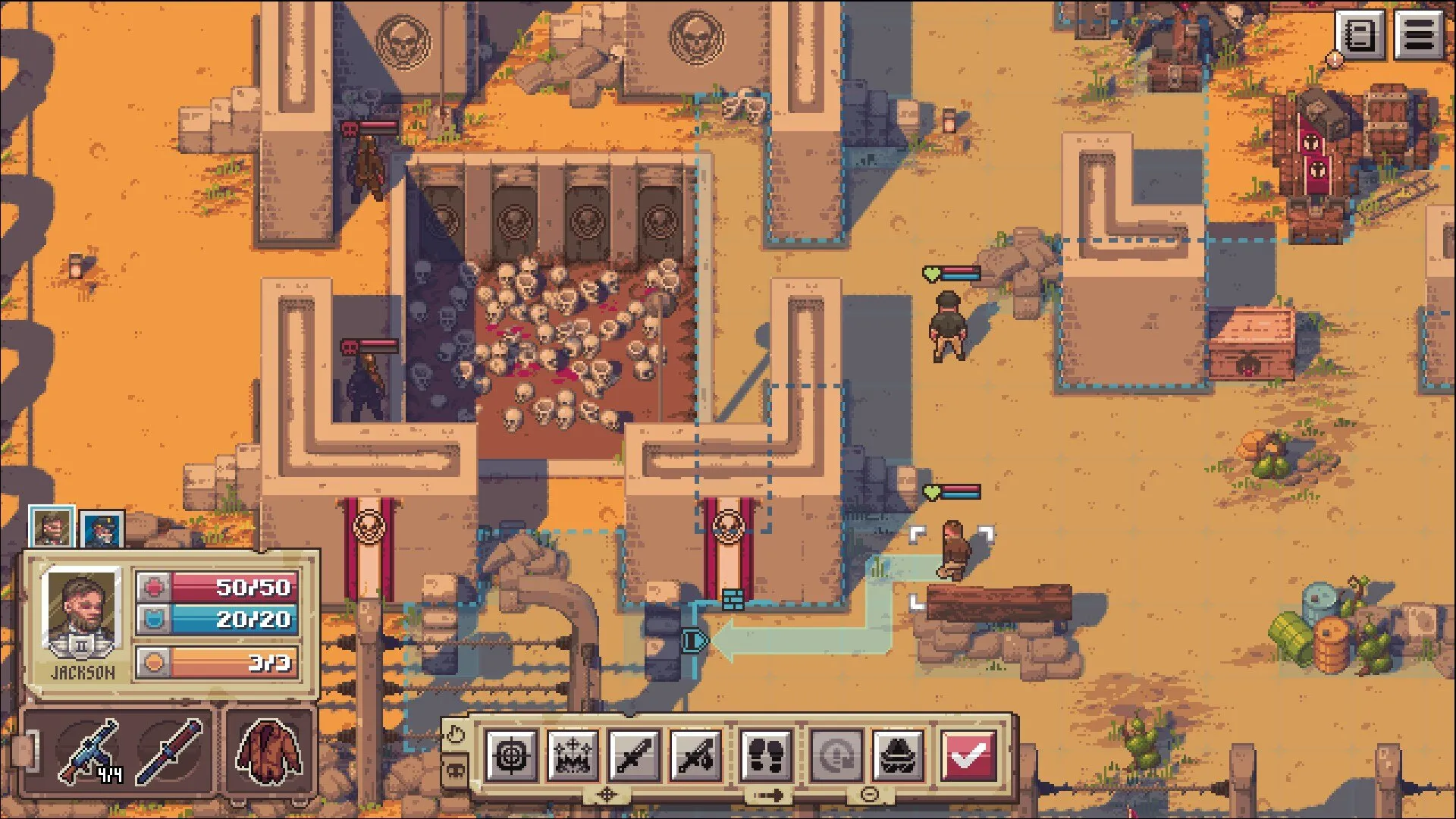Click the greyed-out reload action button
This screenshot has height=819, width=1456.
pyautogui.click(x=836, y=755)
